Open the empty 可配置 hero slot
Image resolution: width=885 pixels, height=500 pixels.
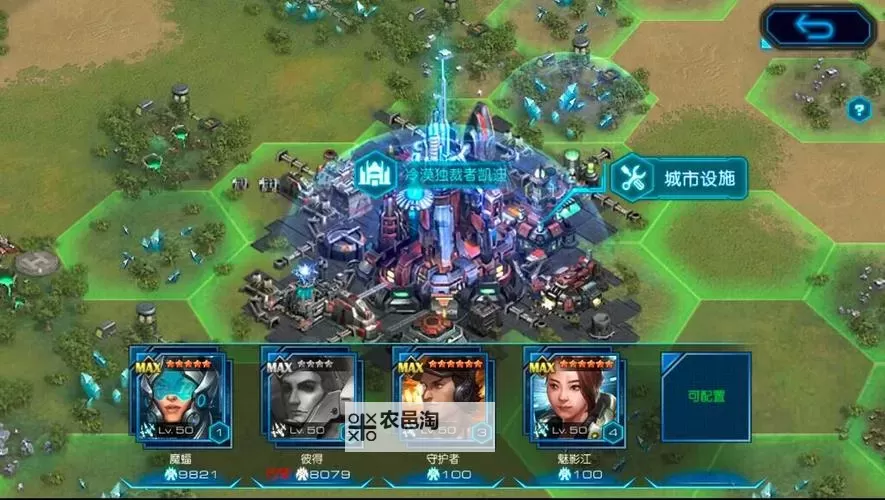pyautogui.click(x=705, y=397)
